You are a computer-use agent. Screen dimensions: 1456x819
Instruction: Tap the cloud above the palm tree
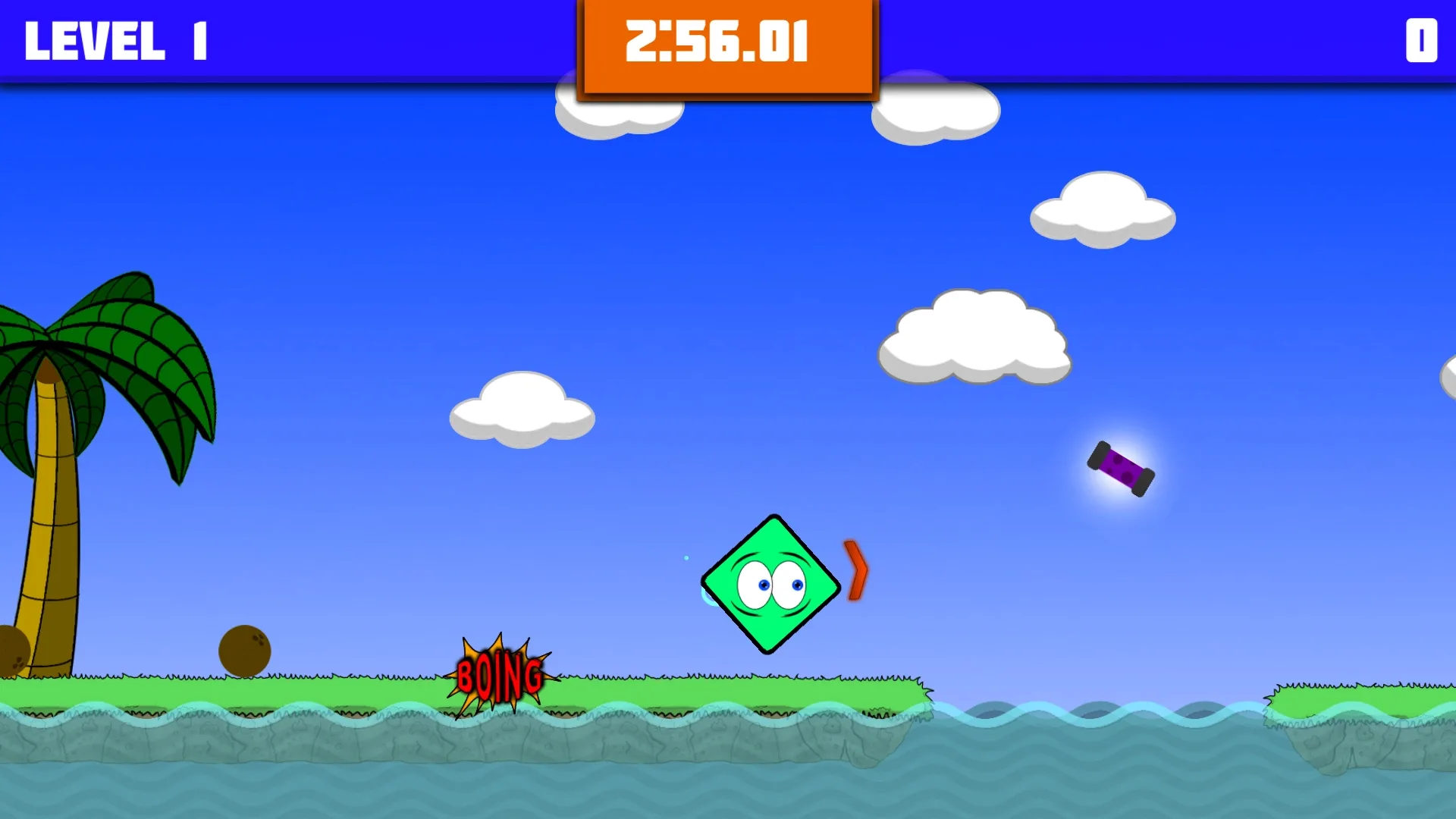(x=522, y=409)
